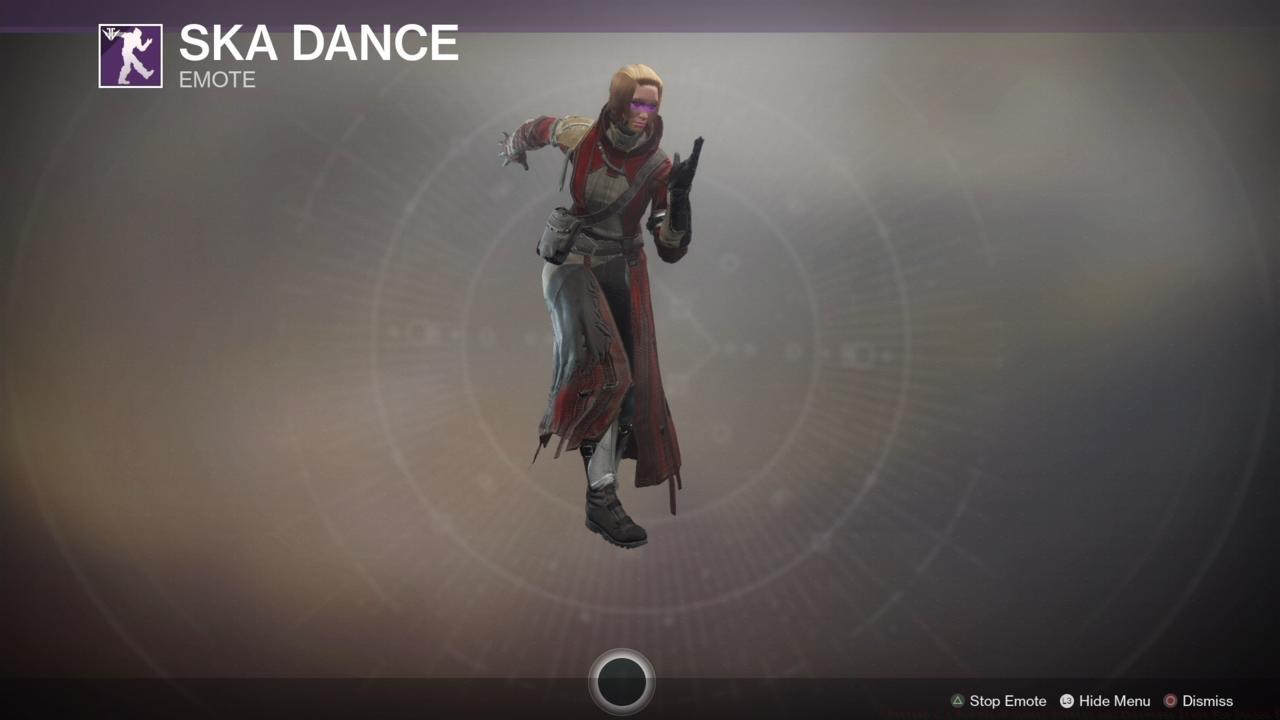Click the dark center of the bottom circle control

tap(622, 679)
